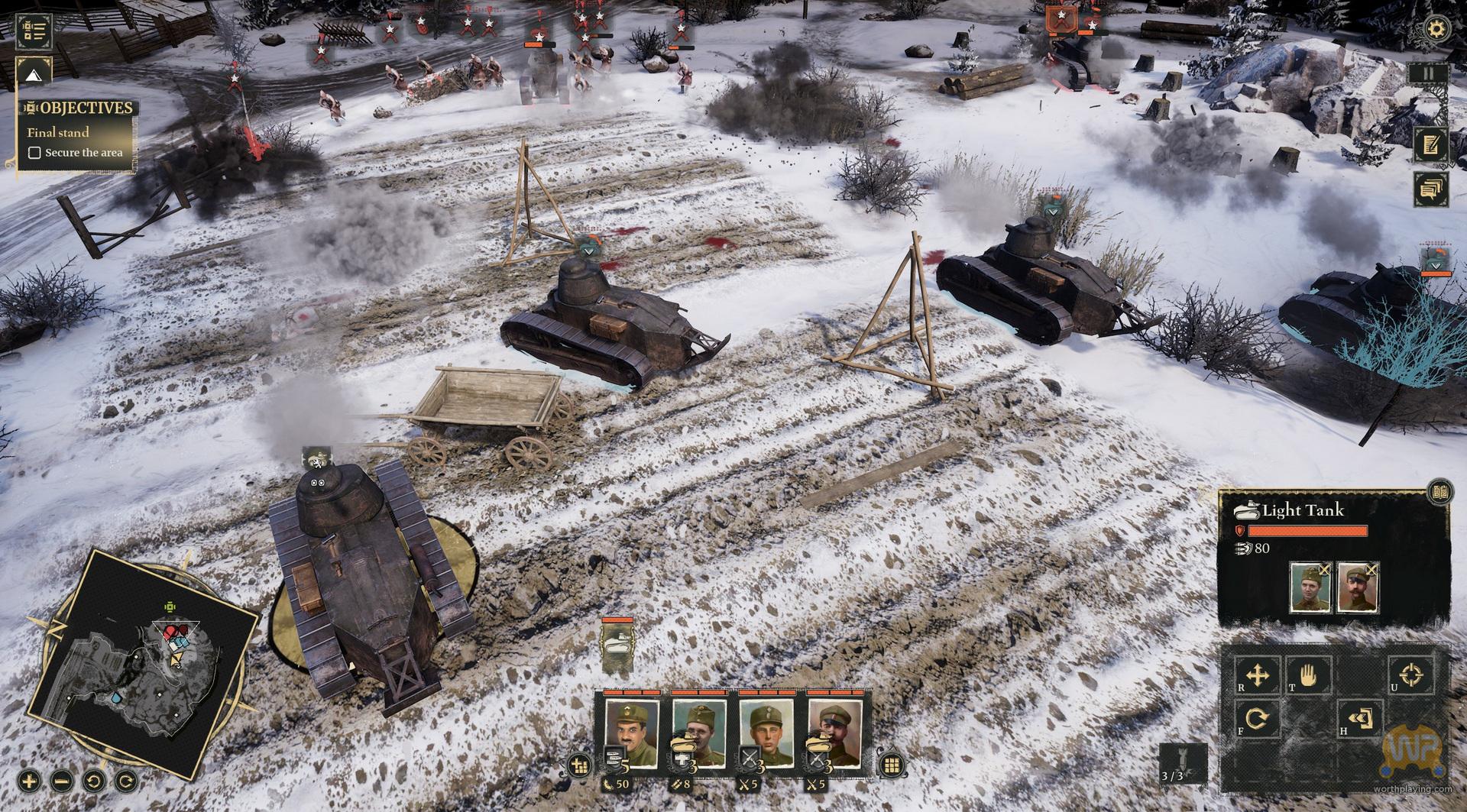This screenshot has width=1467, height=812.
Task: Activate the crosshair attack command
Action: pyautogui.click(x=1412, y=675)
